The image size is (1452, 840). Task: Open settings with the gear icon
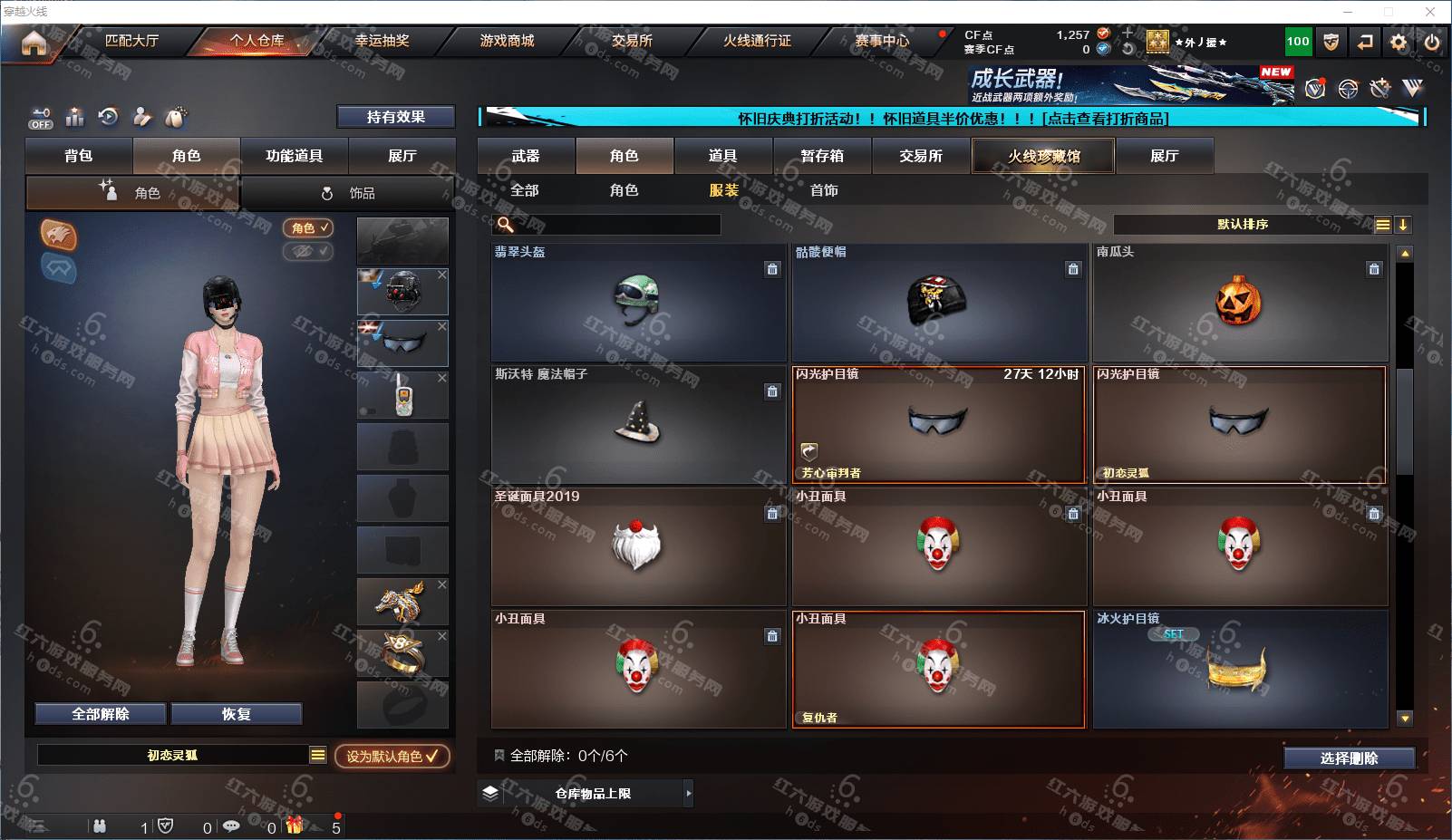point(1399,42)
